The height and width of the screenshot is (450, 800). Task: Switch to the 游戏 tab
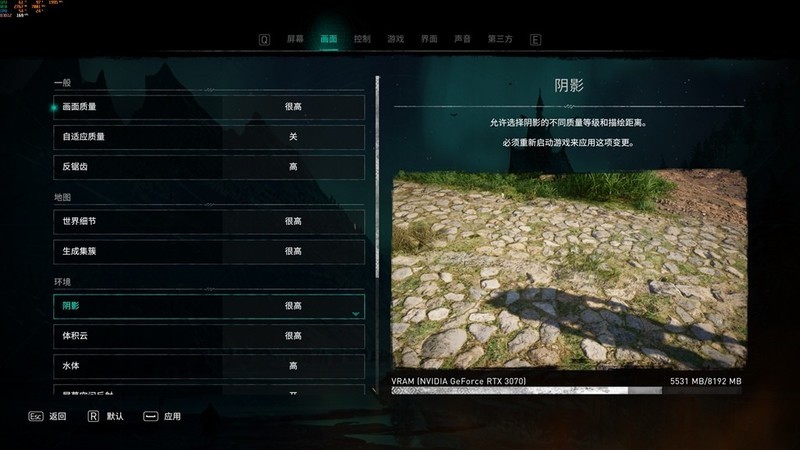(395, 39)
